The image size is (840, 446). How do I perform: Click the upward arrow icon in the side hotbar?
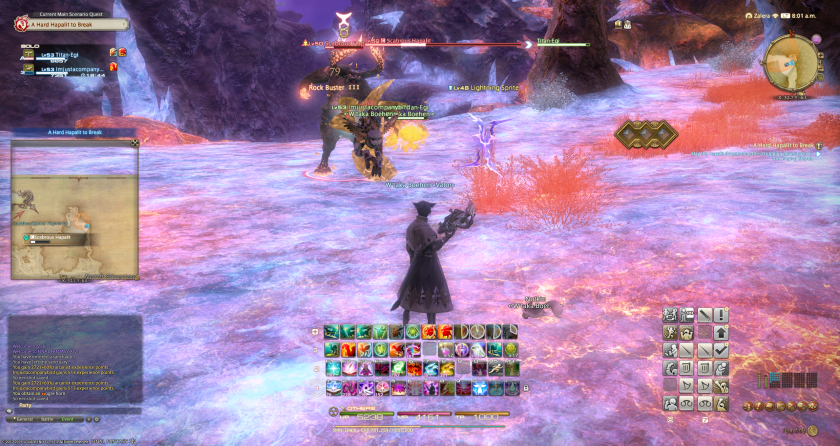721,332
